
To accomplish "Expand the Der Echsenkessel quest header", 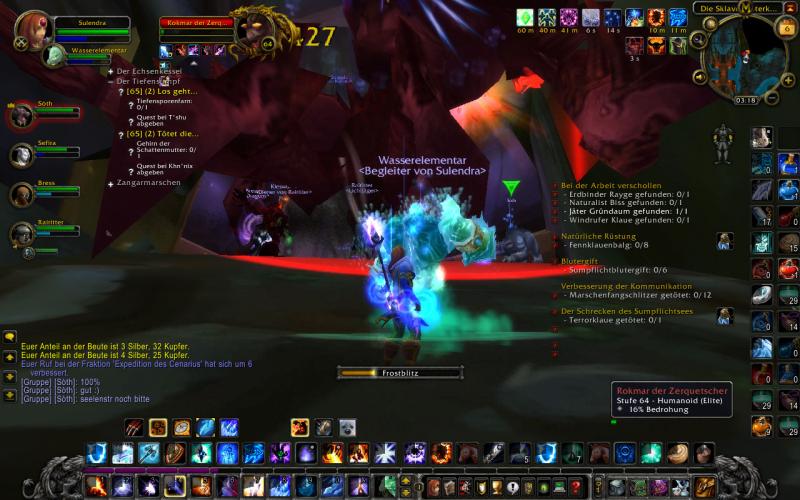I will (x=110, y=72).
